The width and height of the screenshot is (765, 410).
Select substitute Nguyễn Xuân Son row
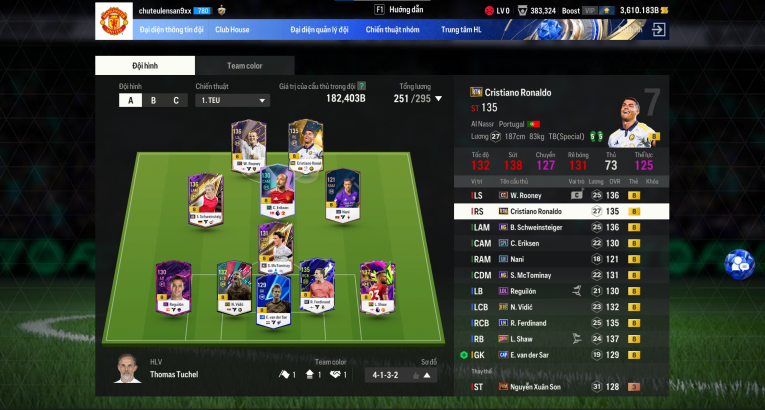coord(560,386)
